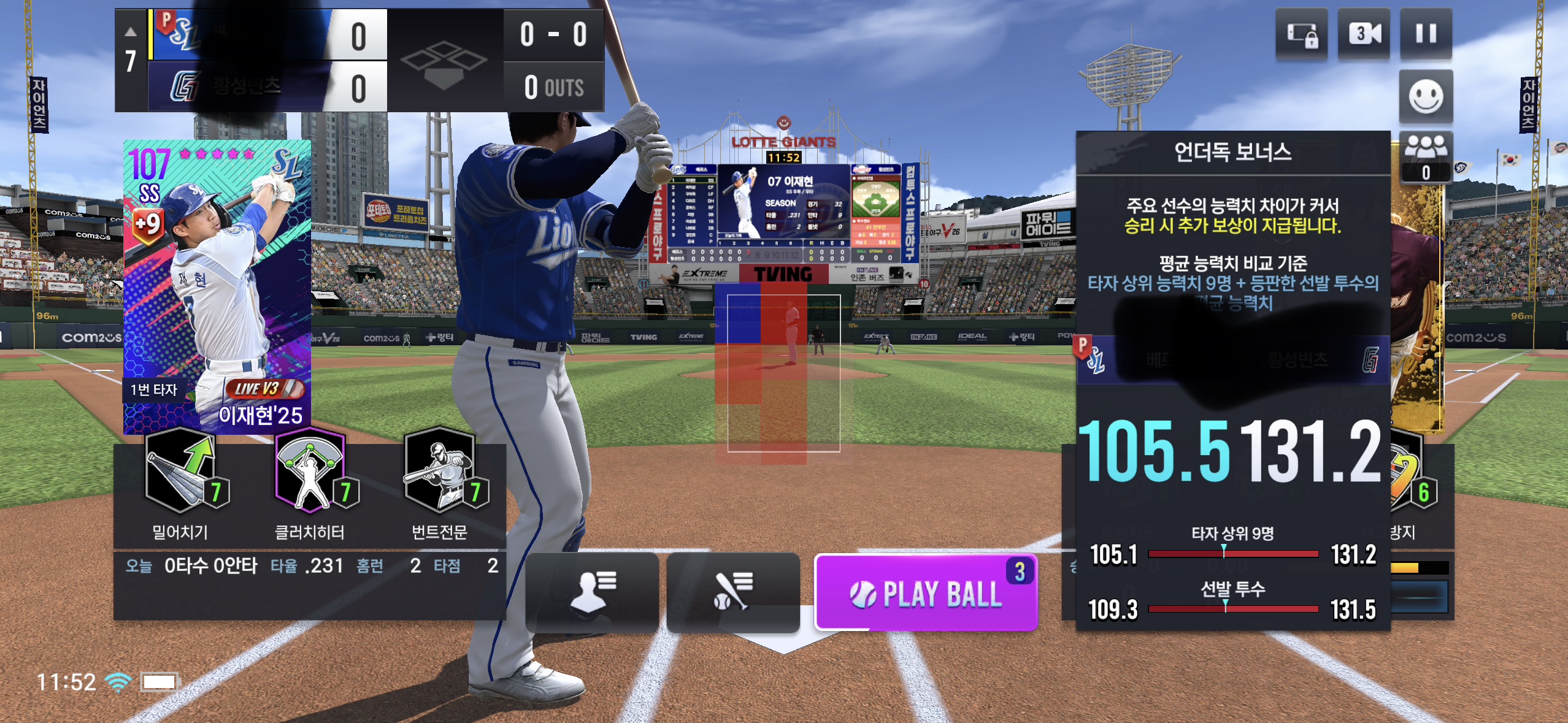
Task: Toggle the 3x speed camera button
Action: pos(1364,34)
